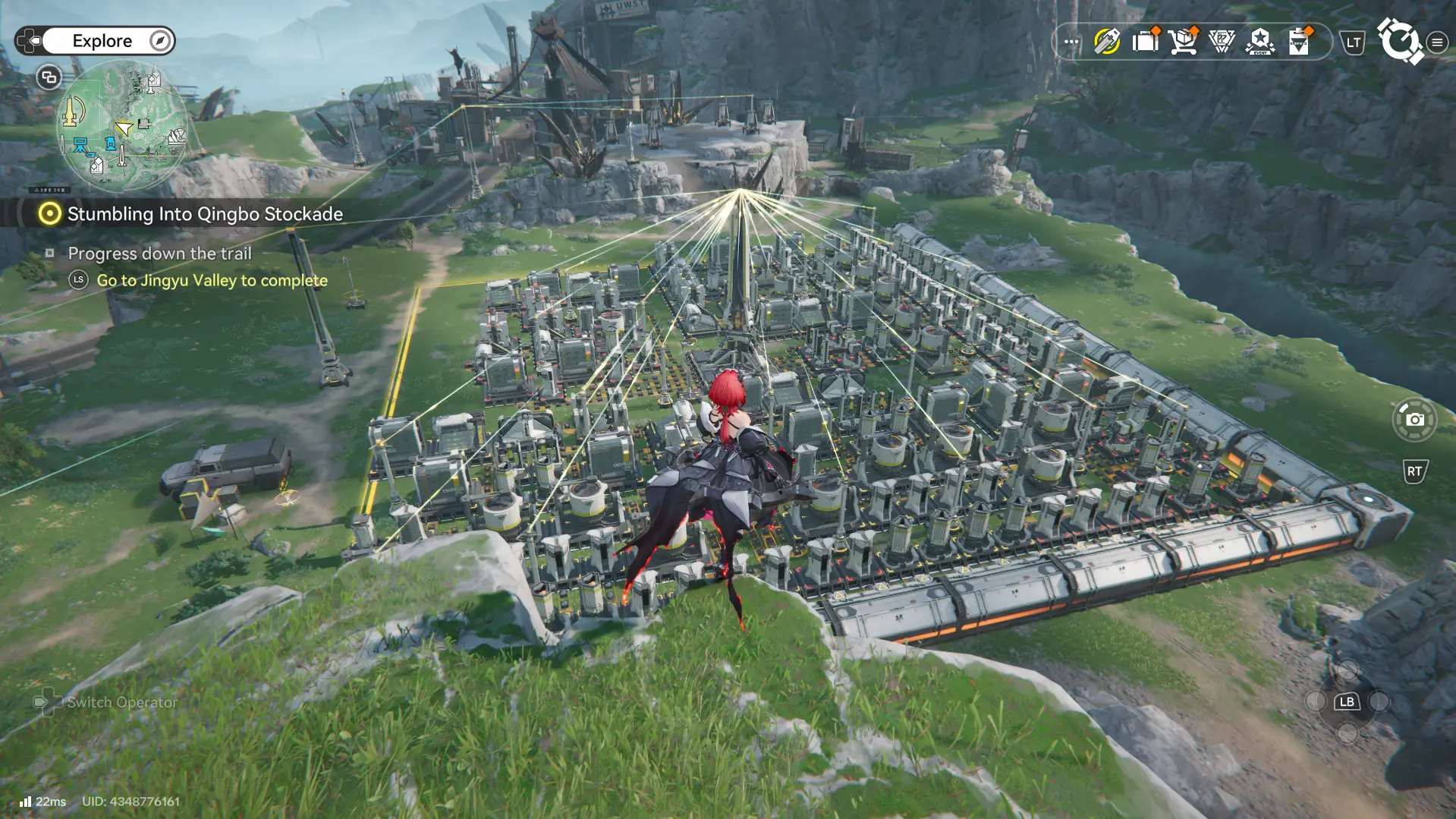Select the yellow repair gadget icon

pos(1106,42)
